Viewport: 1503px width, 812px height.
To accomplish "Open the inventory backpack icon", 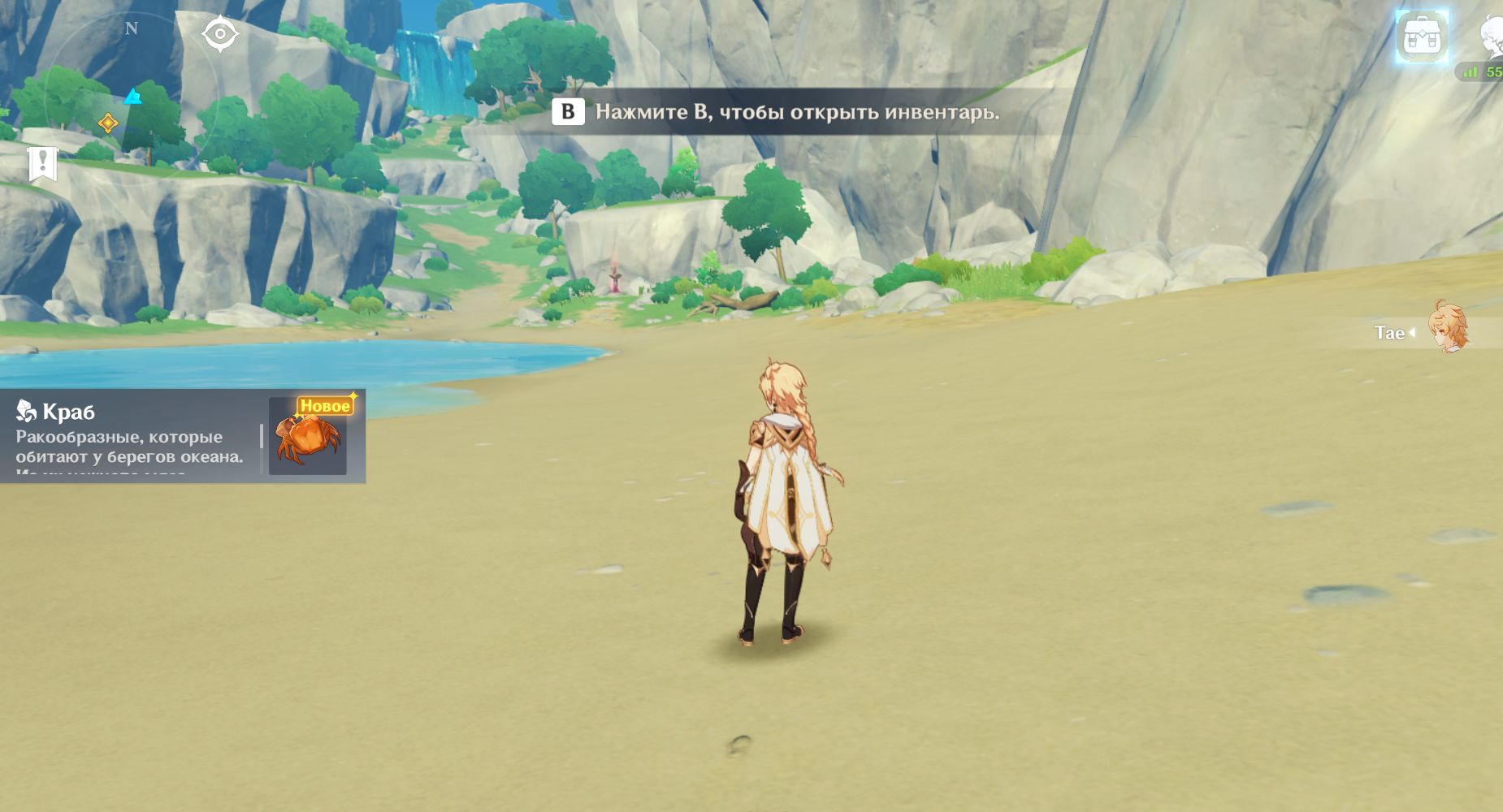I will (1422, 37).
